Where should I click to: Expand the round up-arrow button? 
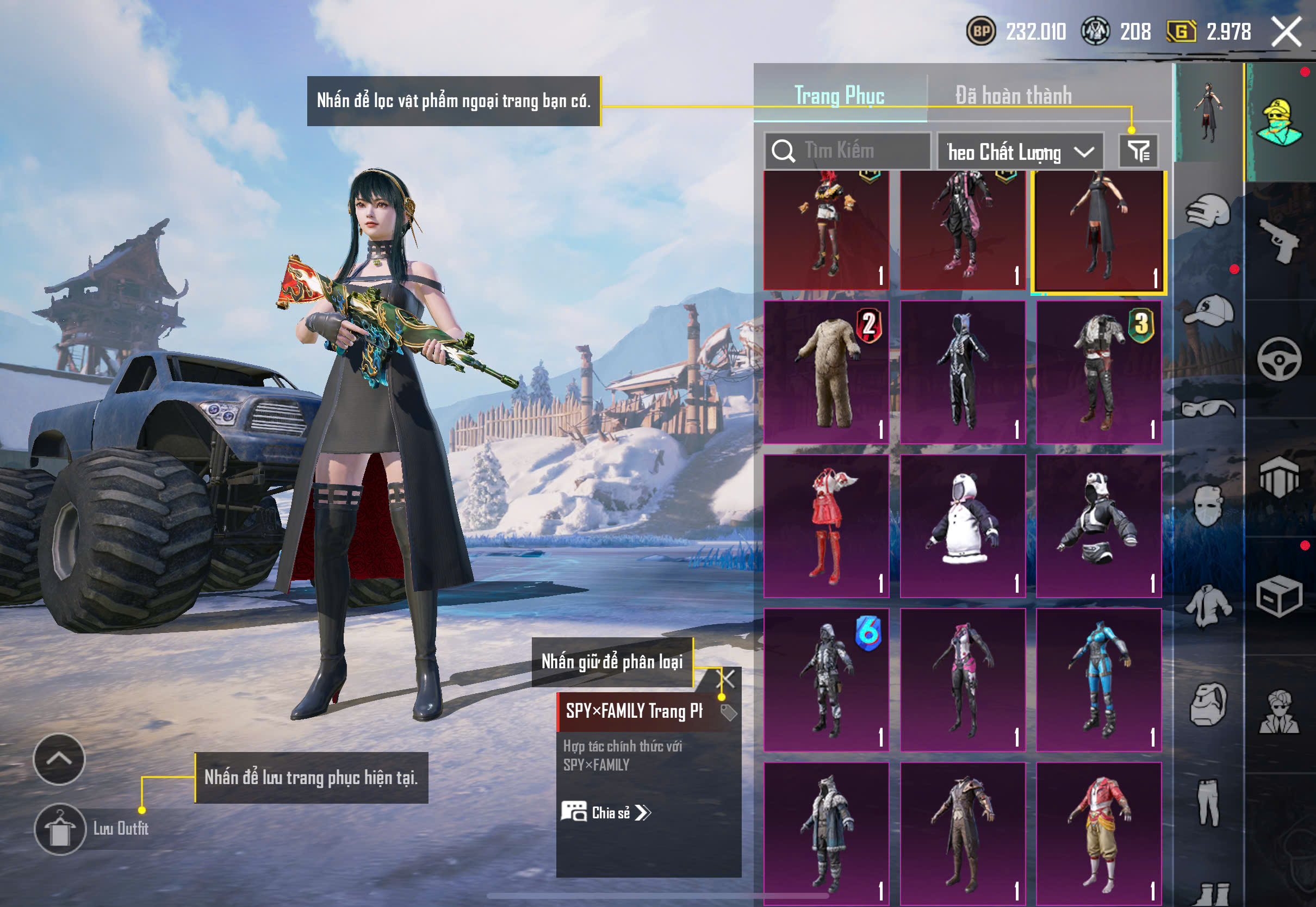pos(59,759)
